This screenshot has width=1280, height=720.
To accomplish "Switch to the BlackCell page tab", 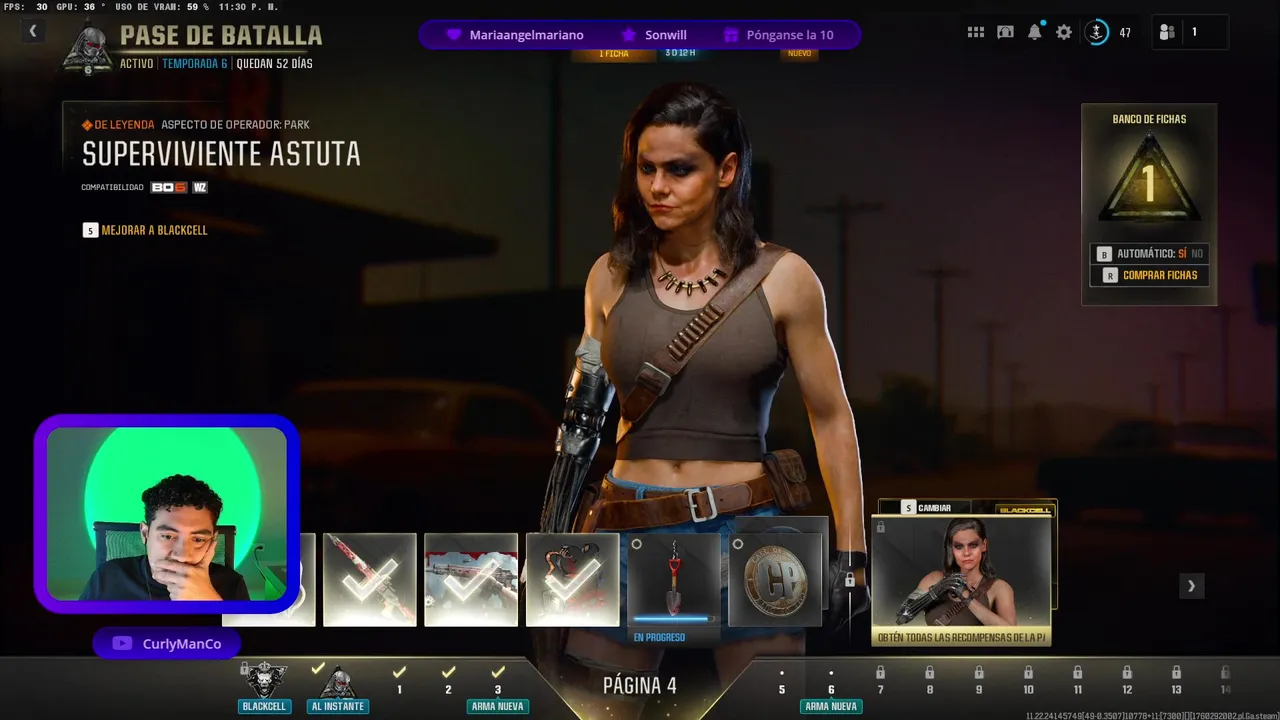I will 264,686.
